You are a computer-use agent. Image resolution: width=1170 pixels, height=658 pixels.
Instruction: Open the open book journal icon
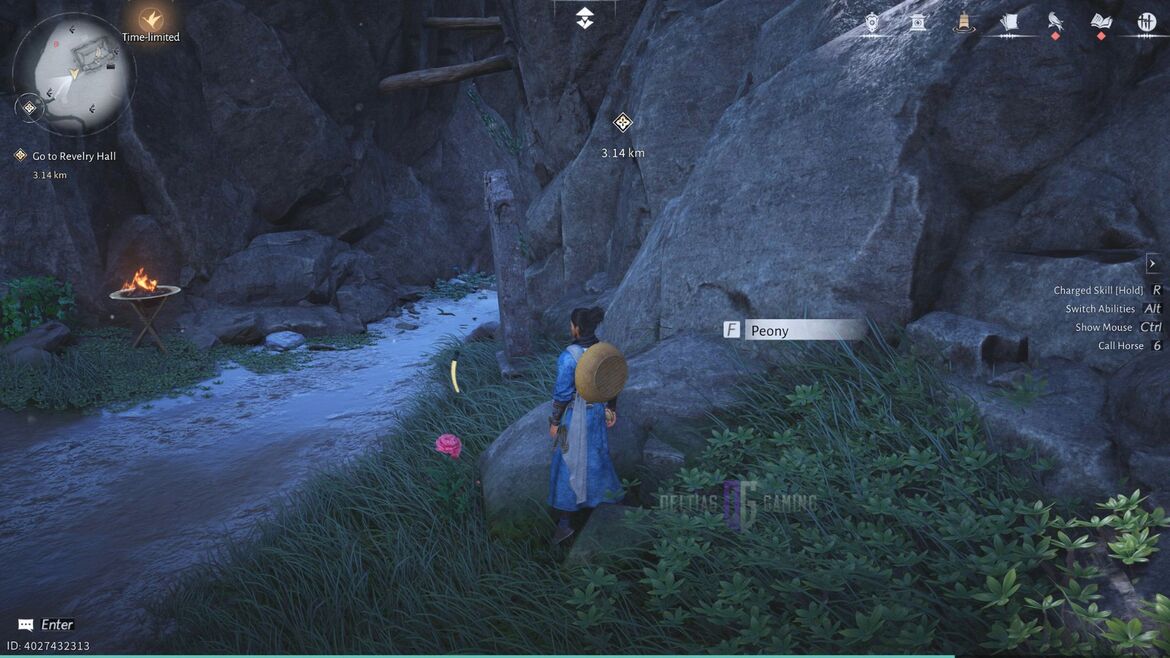(1101, 22)
